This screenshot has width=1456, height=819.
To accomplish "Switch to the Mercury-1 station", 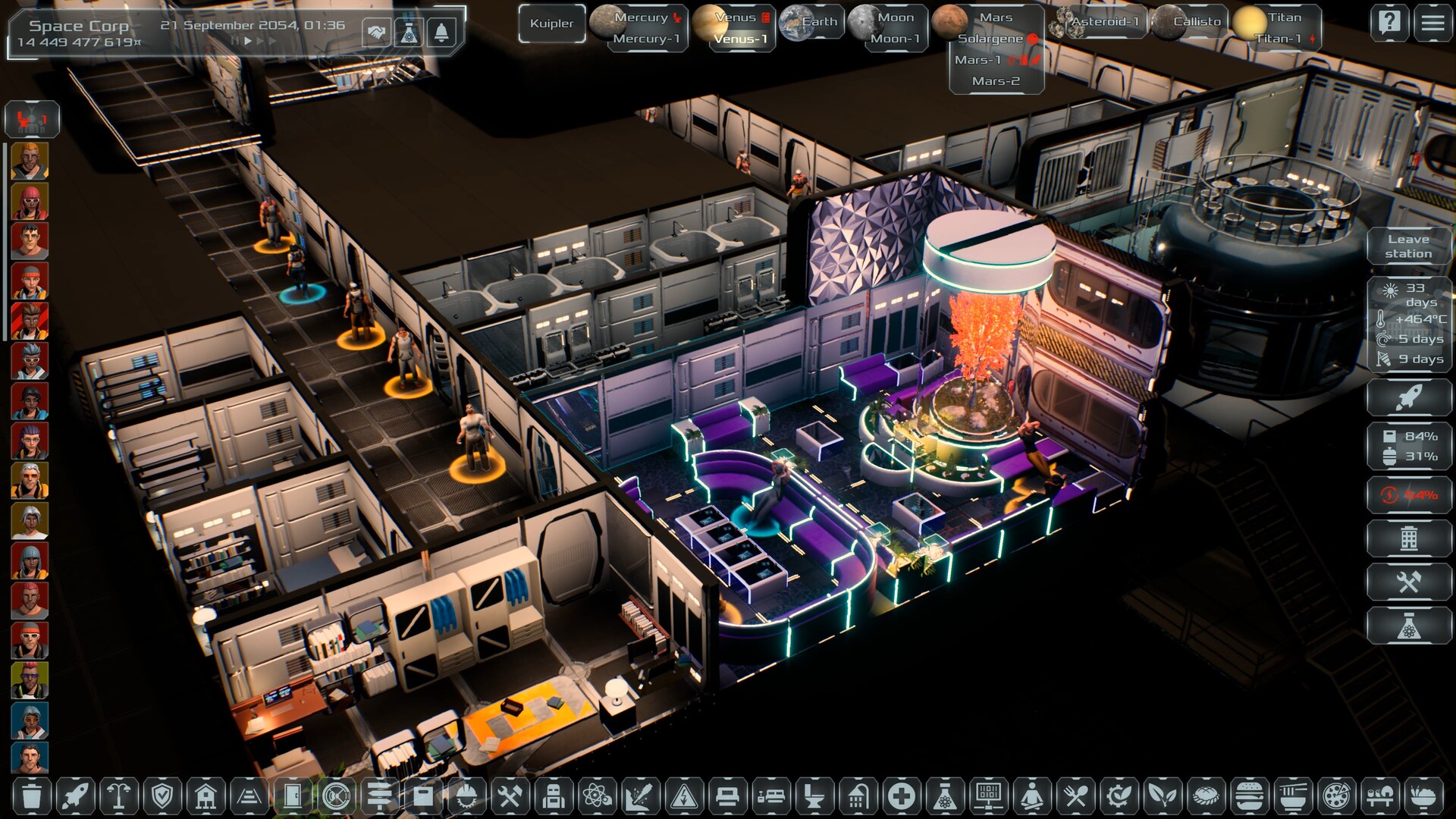I will click(x=646, y=39).
